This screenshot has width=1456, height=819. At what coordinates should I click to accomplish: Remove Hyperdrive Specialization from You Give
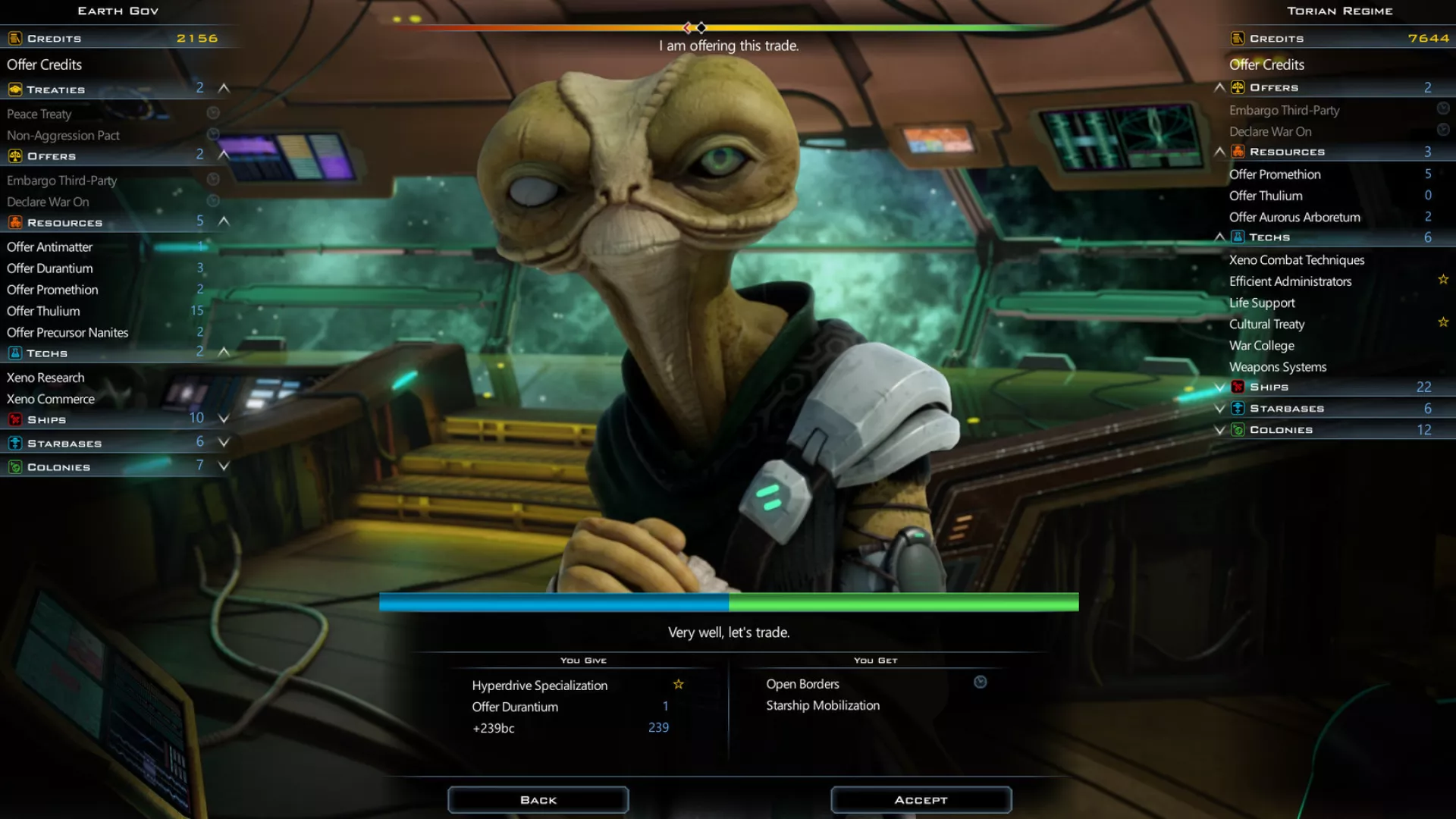pyautogui.click(x=539, y=686)
